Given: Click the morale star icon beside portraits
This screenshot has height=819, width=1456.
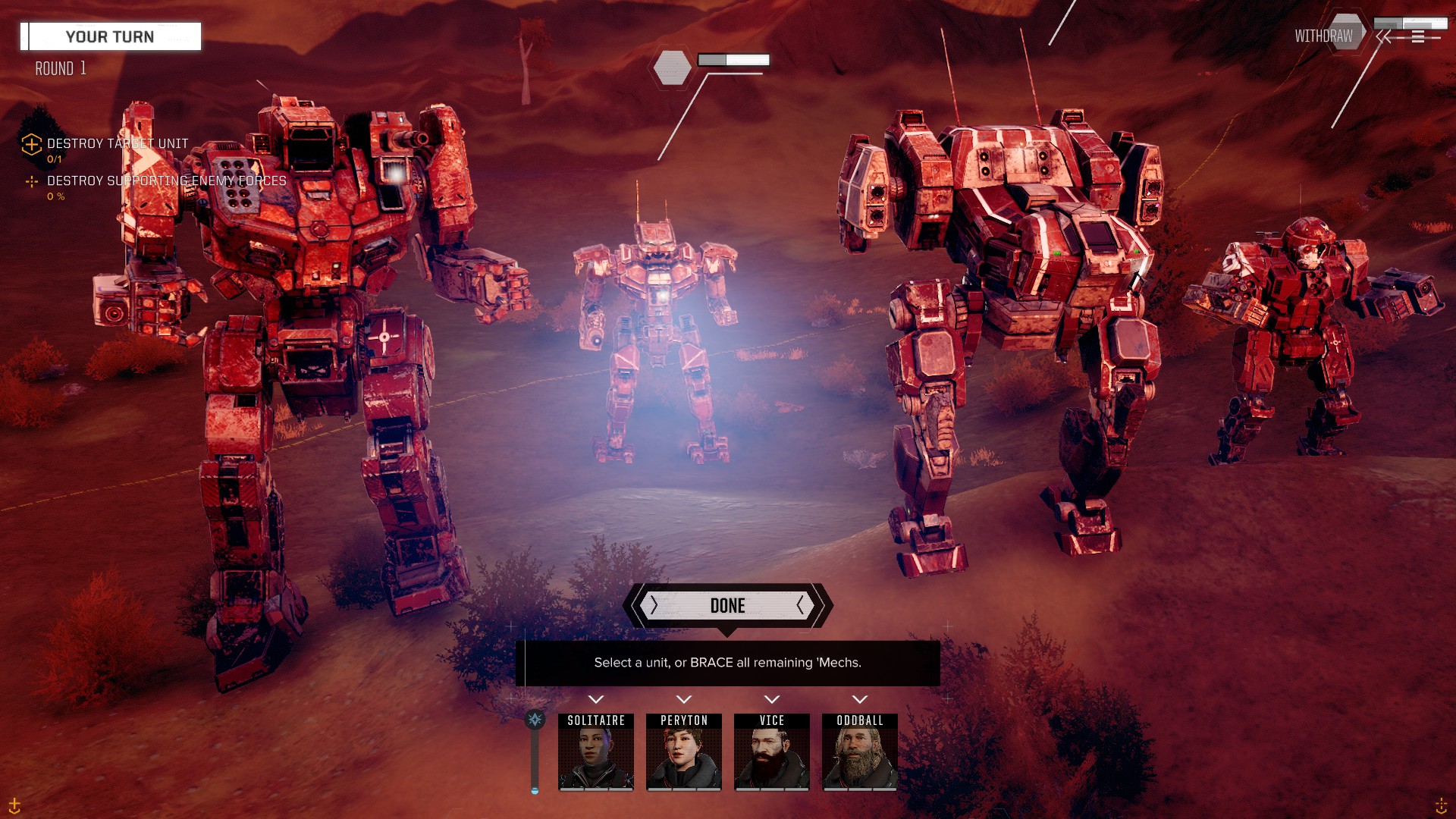Looking at the screenshot, I should pyautogui.click(x=535, y=720).
